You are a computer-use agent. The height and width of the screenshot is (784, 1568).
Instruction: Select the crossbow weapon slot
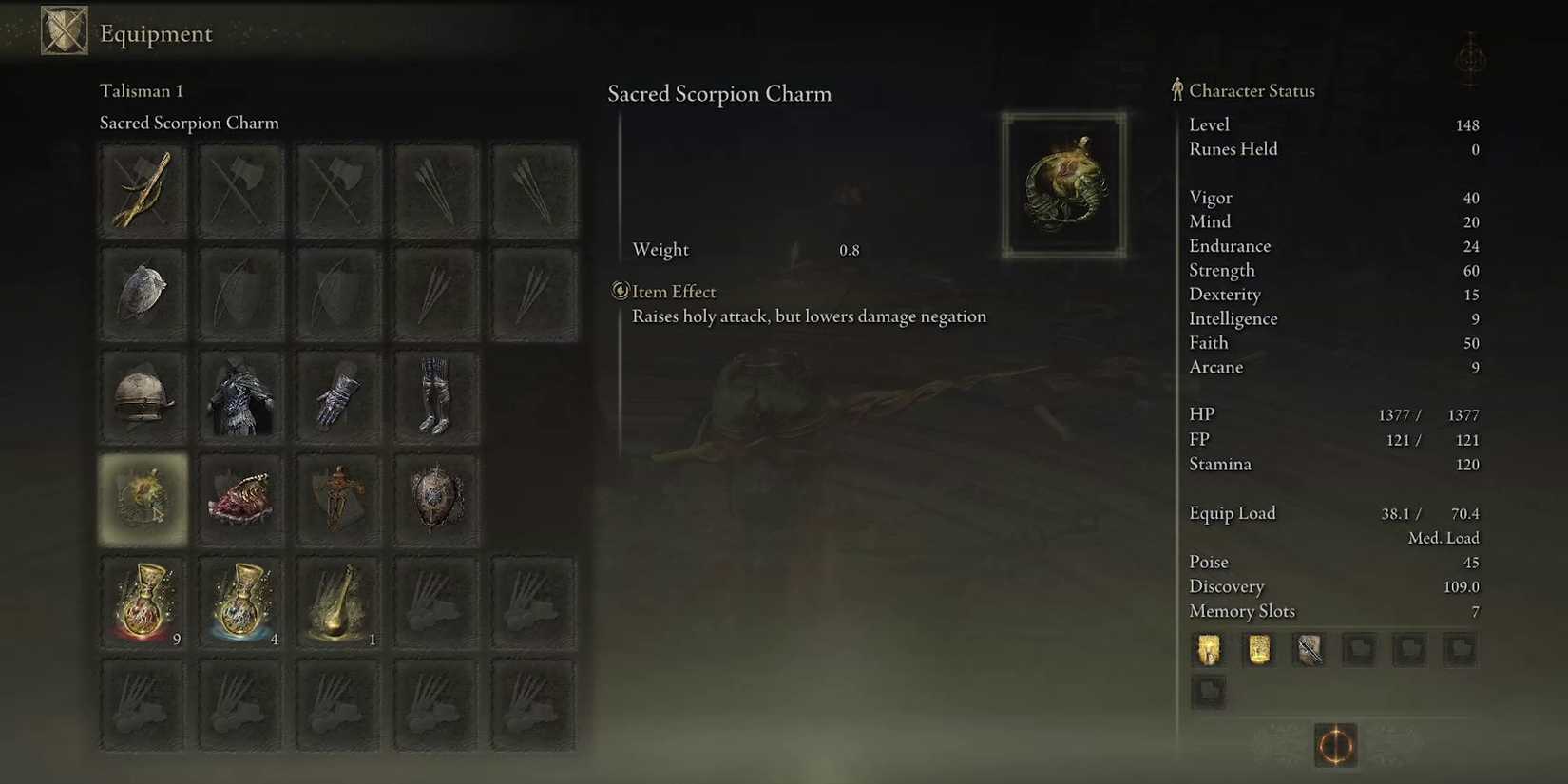143,188
